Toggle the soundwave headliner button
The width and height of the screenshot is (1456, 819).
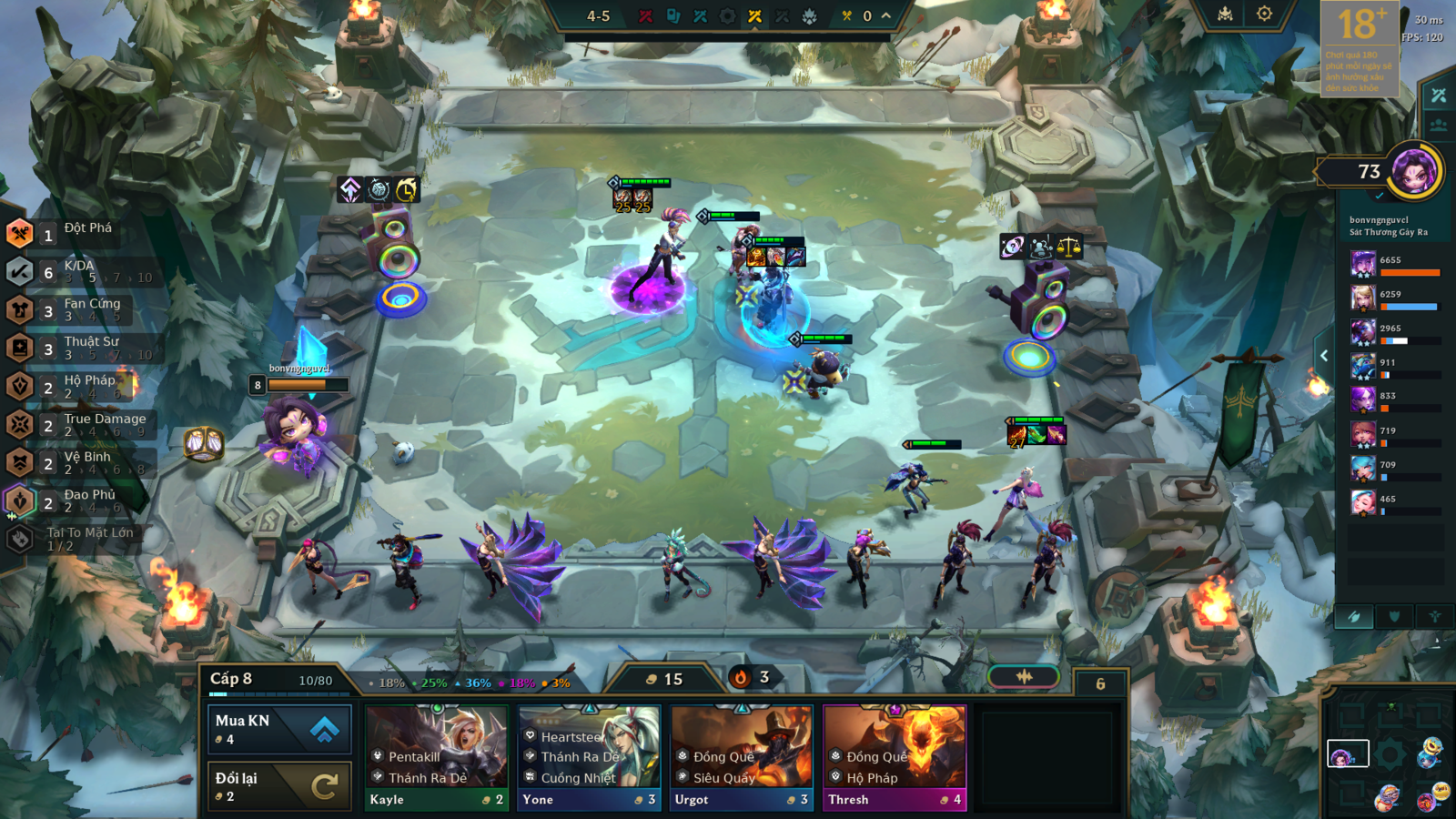(1024, 676)
